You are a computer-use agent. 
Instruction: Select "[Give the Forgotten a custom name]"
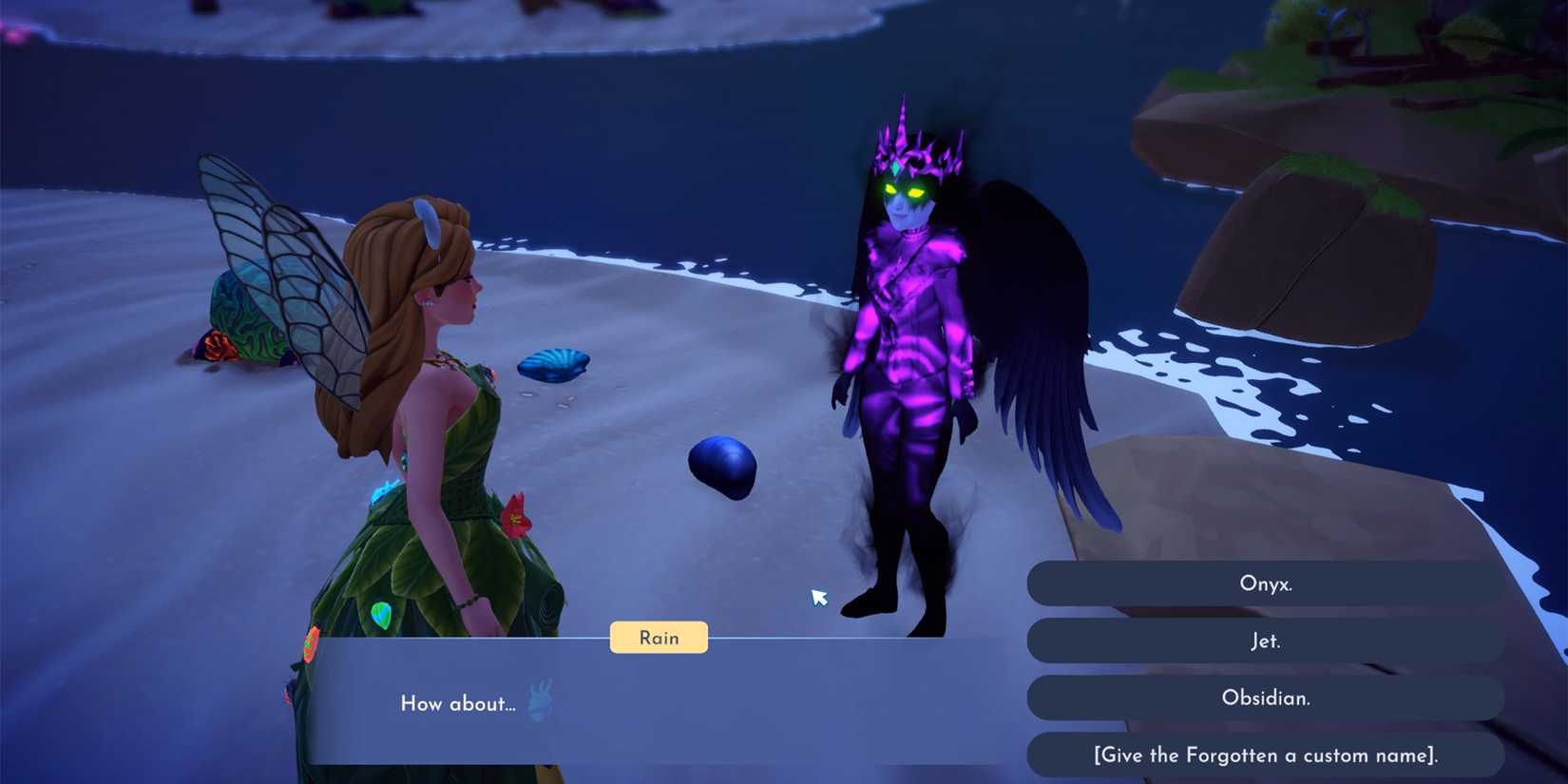(1266, 755)
